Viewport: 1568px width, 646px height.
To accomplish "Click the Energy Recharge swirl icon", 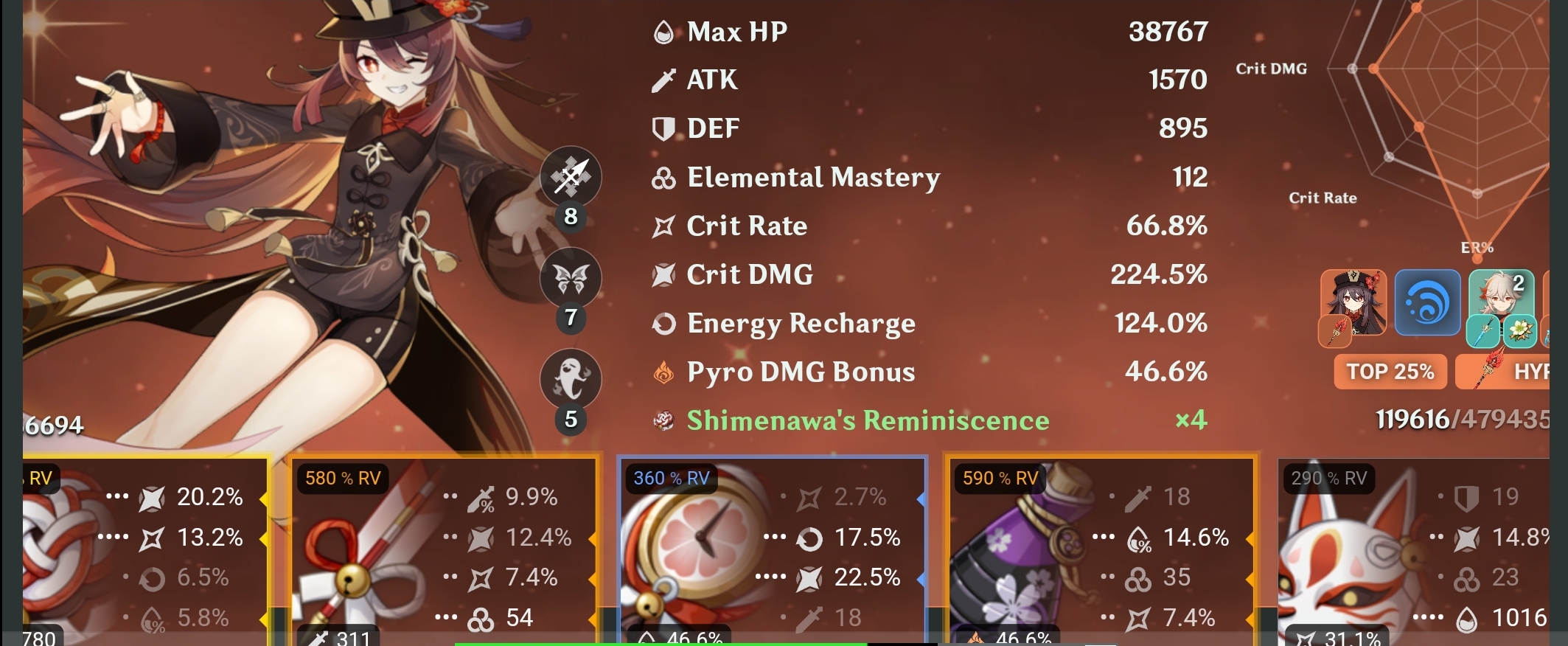I will [662, 323].
